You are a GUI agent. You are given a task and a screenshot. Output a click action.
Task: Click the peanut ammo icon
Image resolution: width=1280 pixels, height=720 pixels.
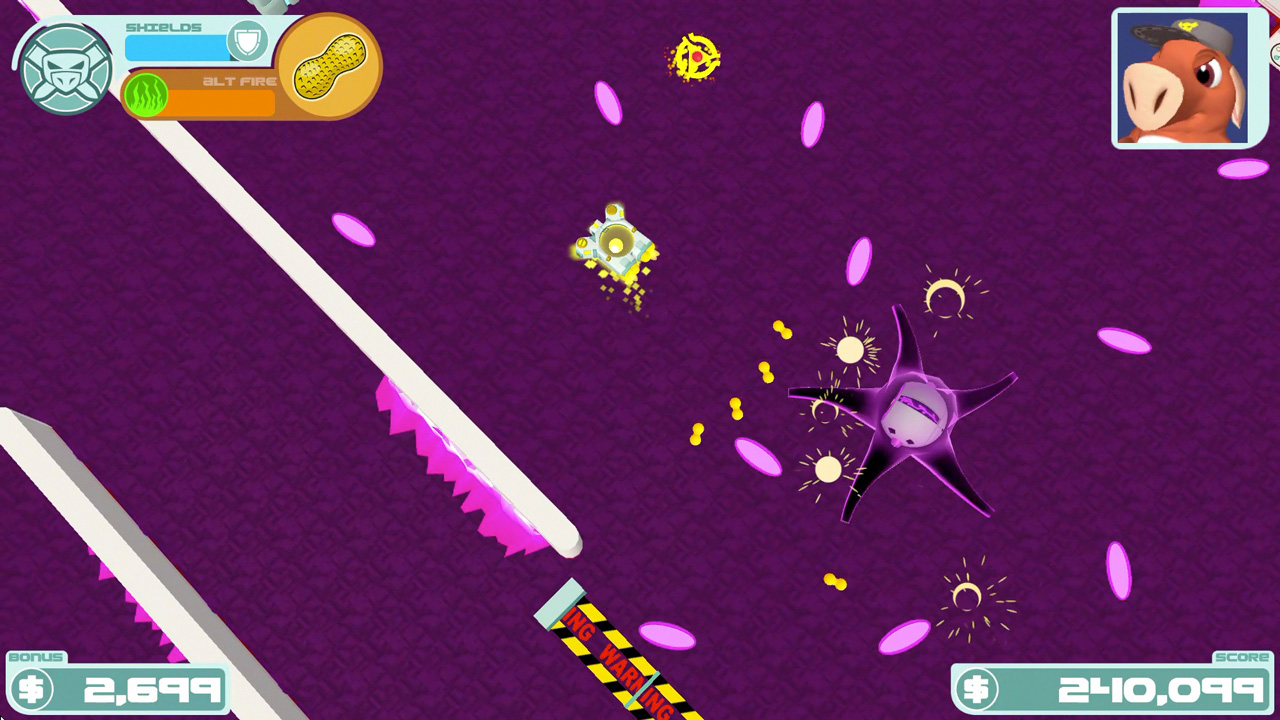coord(328,65)
